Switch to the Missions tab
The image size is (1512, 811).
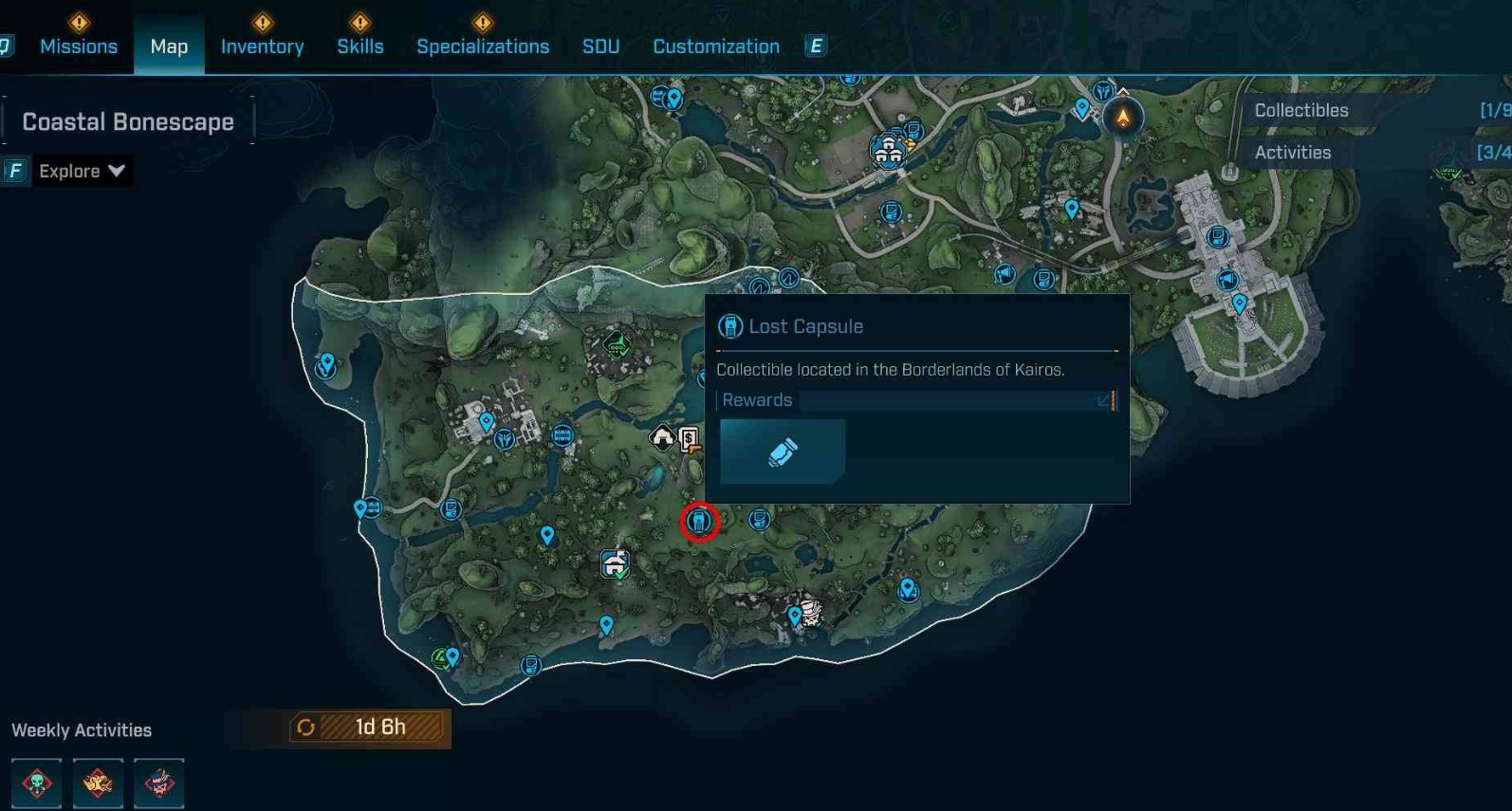tap(79, 46)
